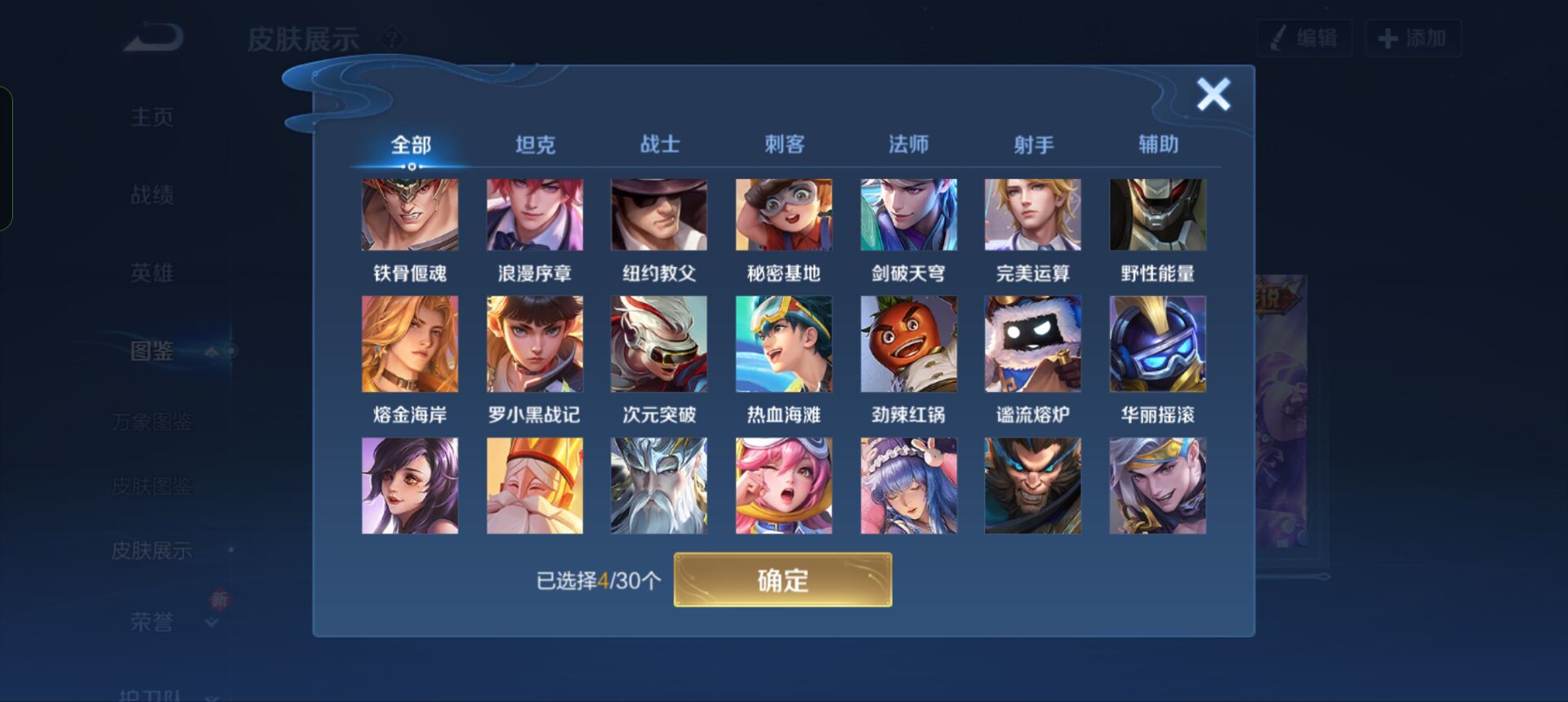1568x702 pixels.
Task: Go to 主页 in the sidebar
Action: point(152,116)
